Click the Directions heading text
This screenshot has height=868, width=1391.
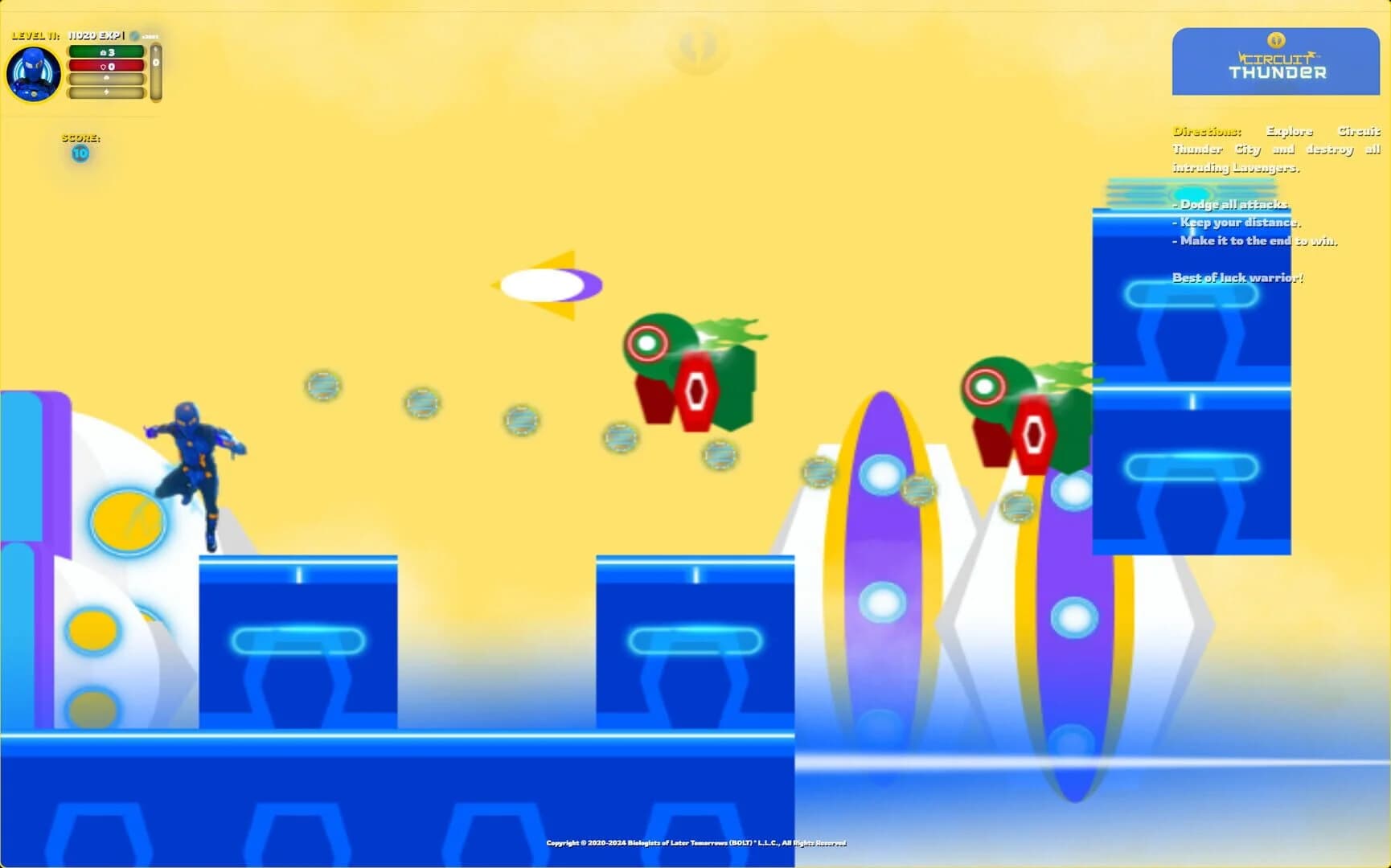click(1206, 130)
